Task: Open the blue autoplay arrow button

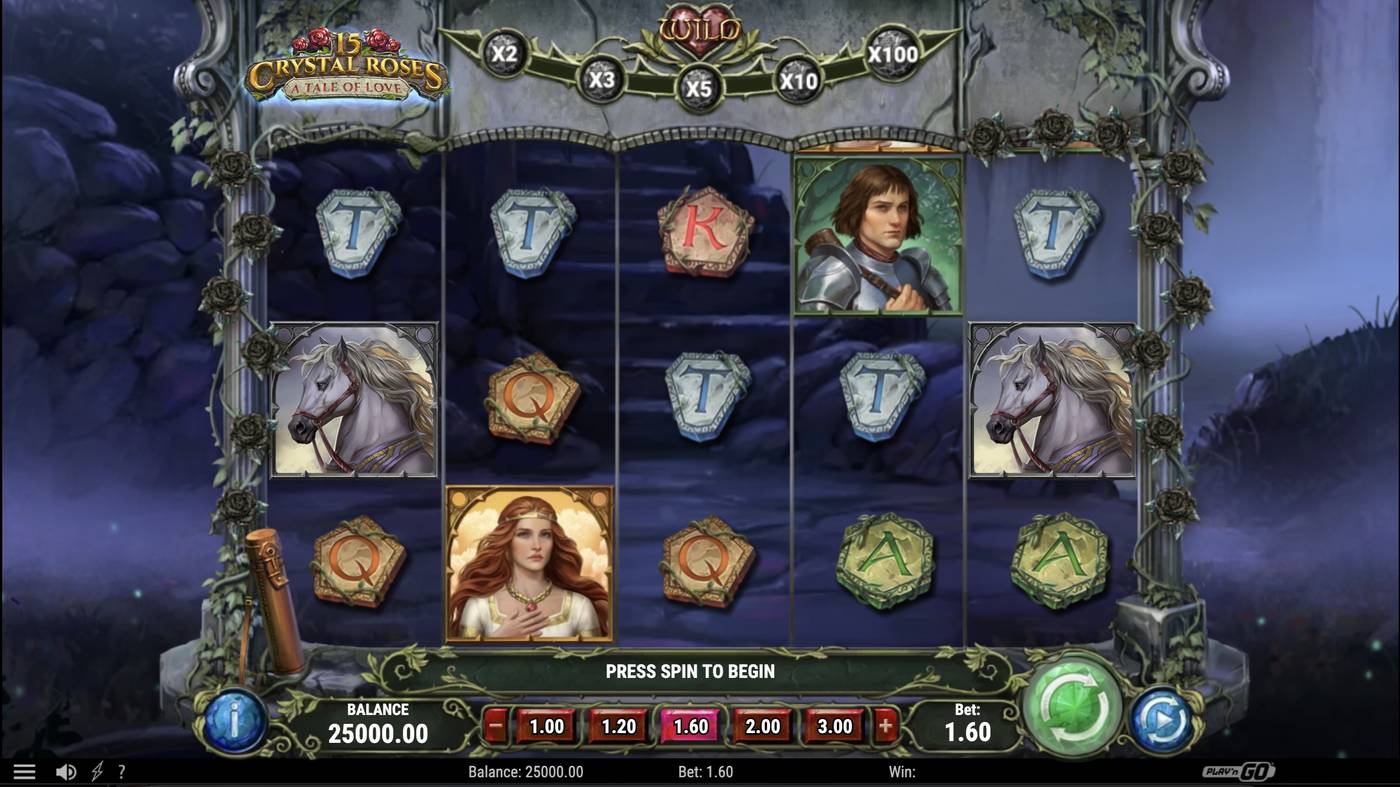Action: (1163, 716)
